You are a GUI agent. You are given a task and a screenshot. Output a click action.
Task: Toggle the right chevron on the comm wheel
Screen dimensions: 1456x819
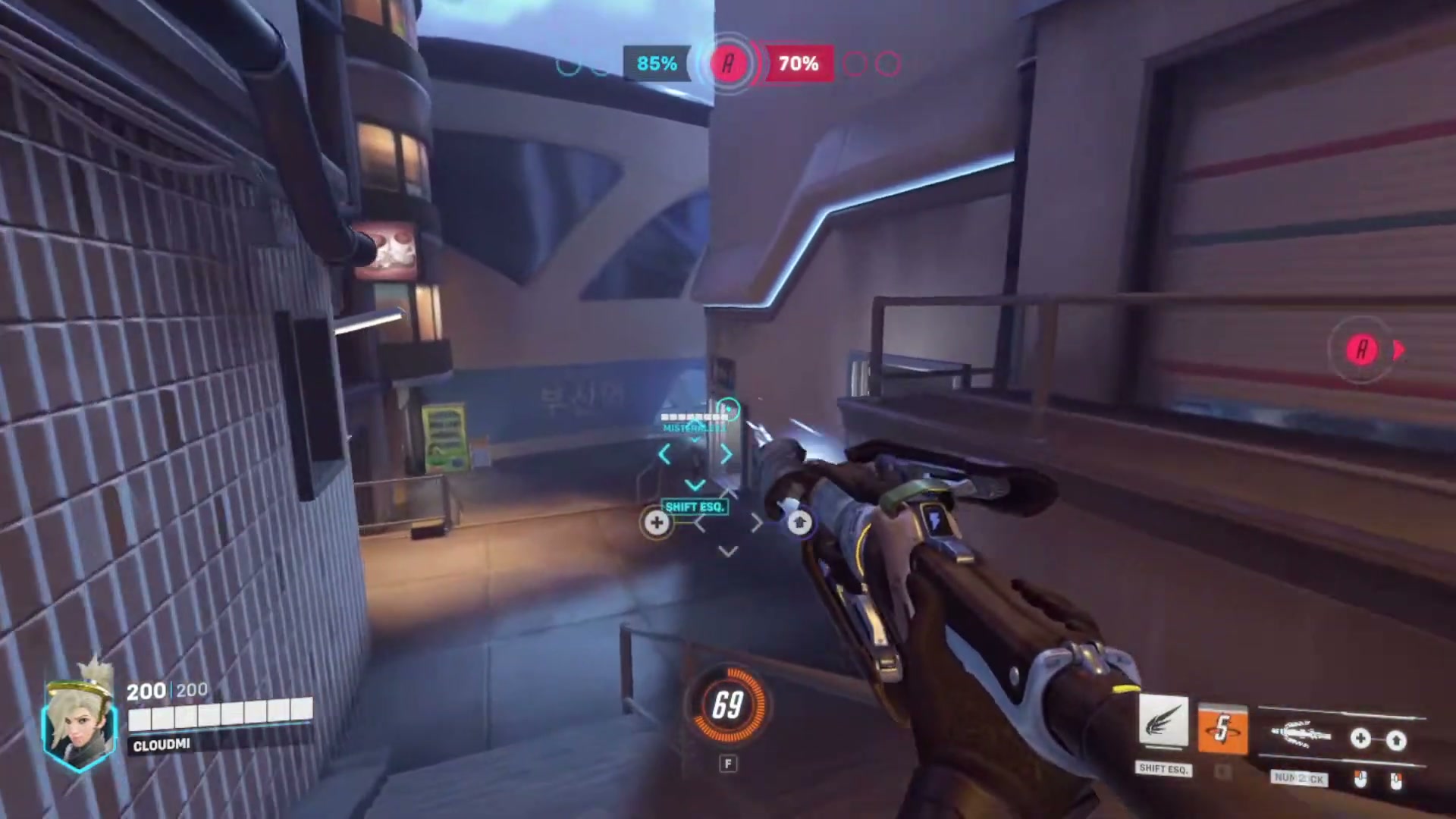[726, 453]
